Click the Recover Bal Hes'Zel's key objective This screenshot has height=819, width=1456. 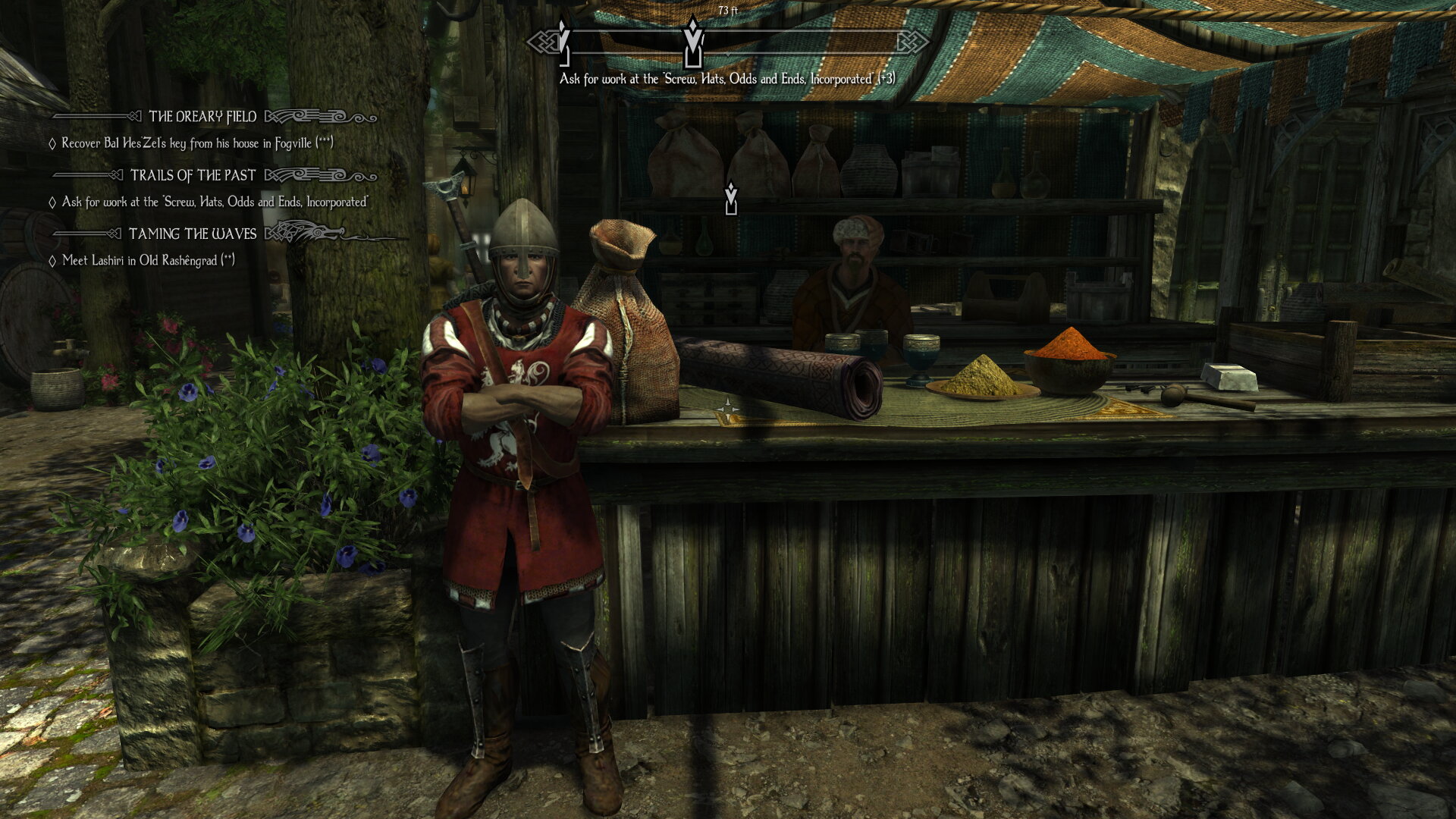click(x=197, y=143)
